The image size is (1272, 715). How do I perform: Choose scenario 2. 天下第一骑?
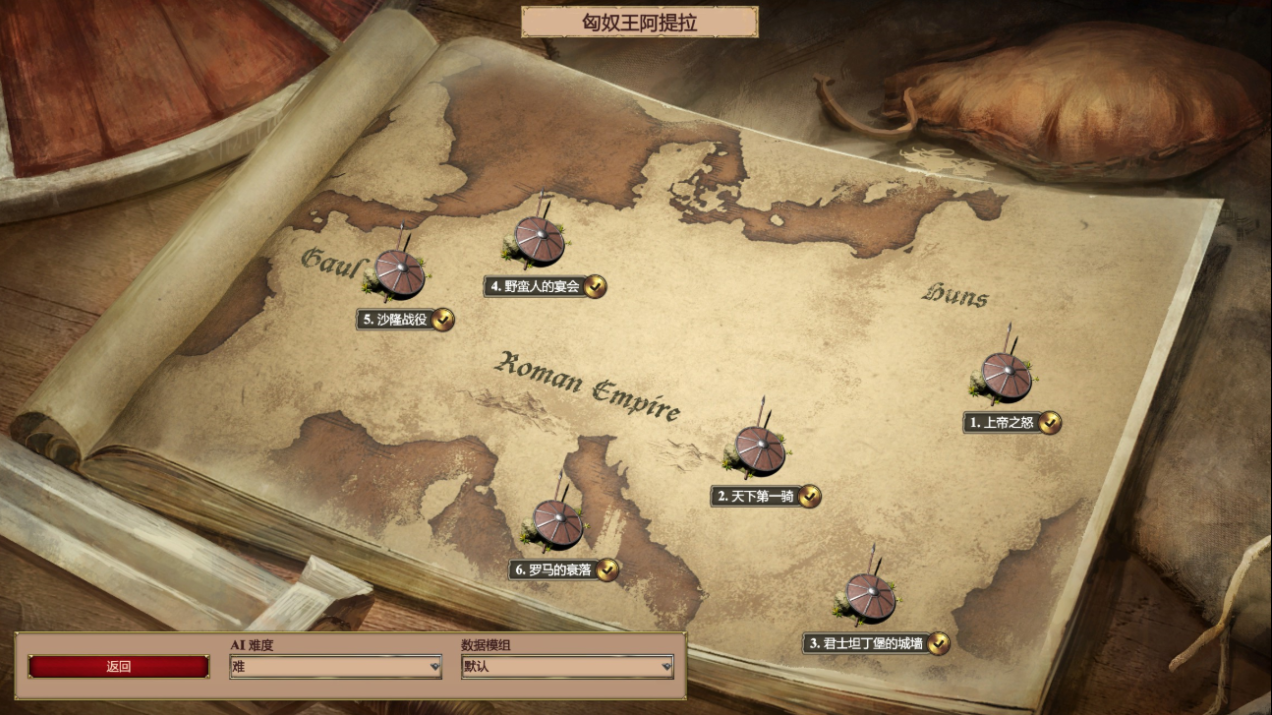pyautogui.click(x=758, y=451)
